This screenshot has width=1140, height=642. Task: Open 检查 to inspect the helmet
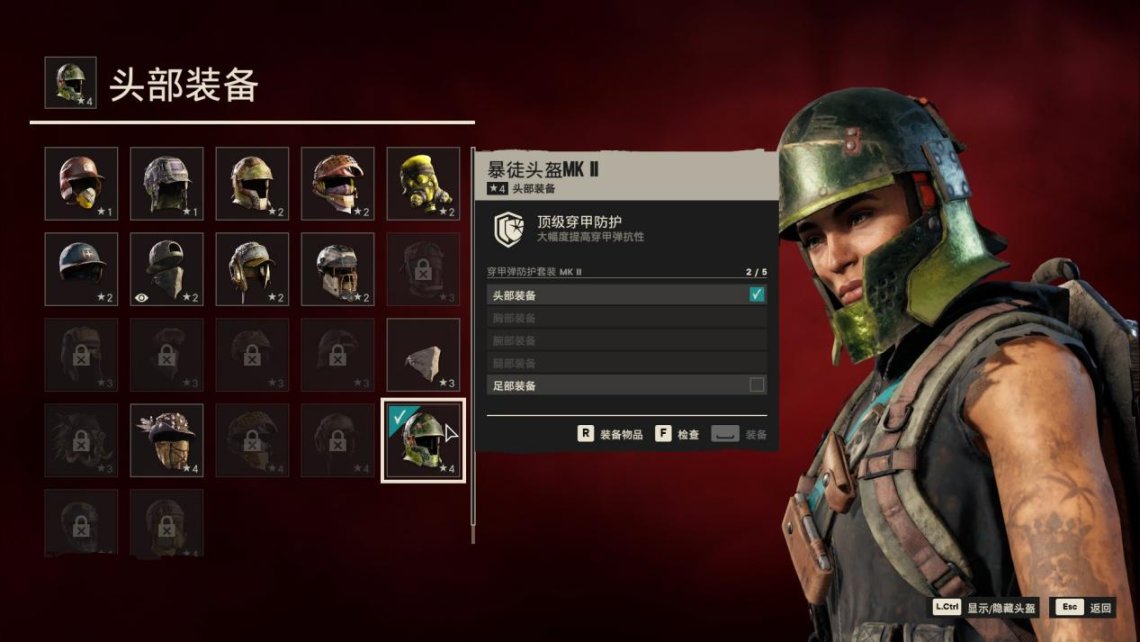click(x=679, y=435)
